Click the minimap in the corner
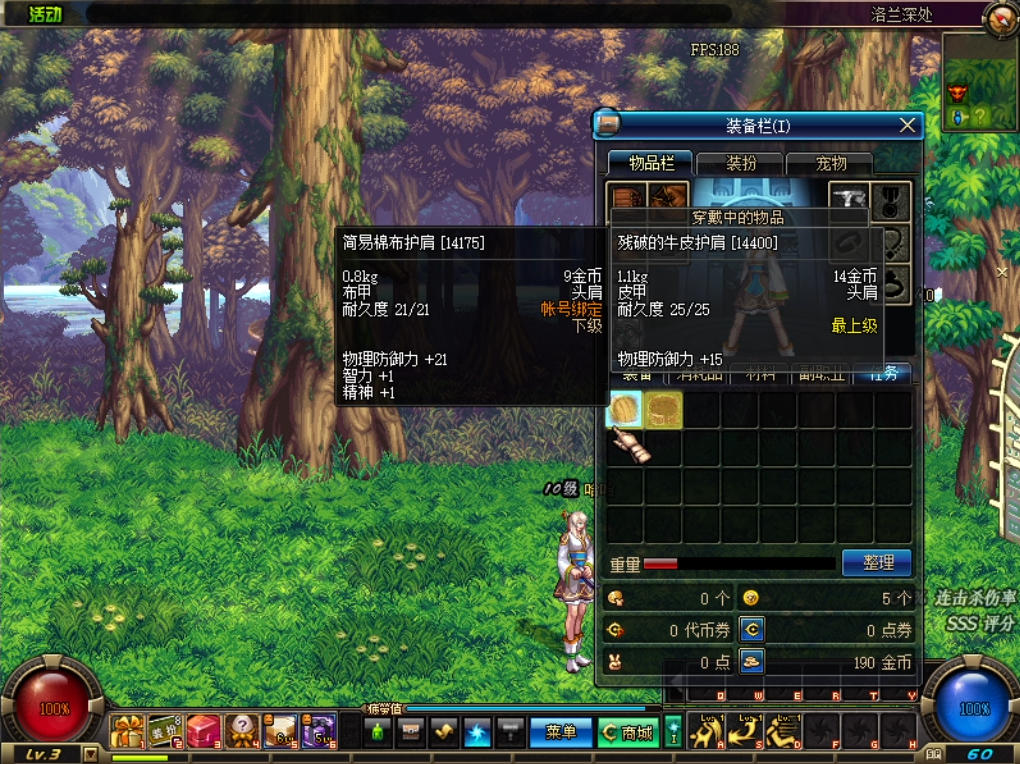 tap(980, 80)
